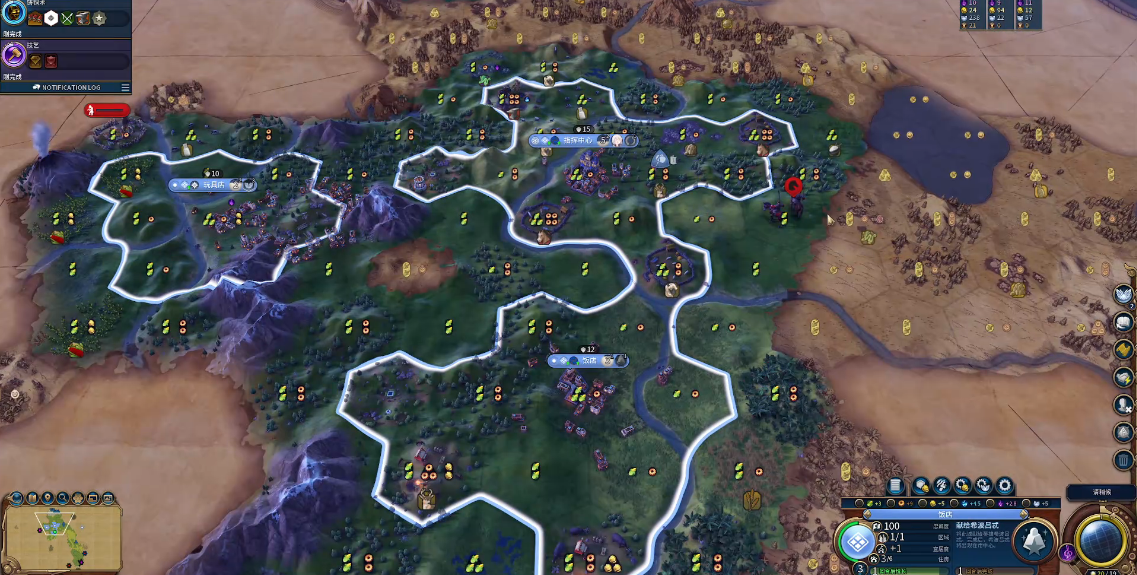Image resolution: width=1137 pixels, height=575 pixels.
Task: Click the red unit notification pill
Action: pyautogui.click(x=107, y=110)
